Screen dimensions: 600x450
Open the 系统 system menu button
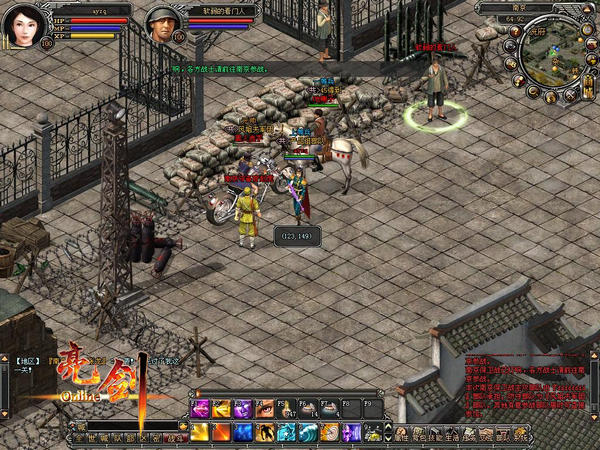point(520,437)
